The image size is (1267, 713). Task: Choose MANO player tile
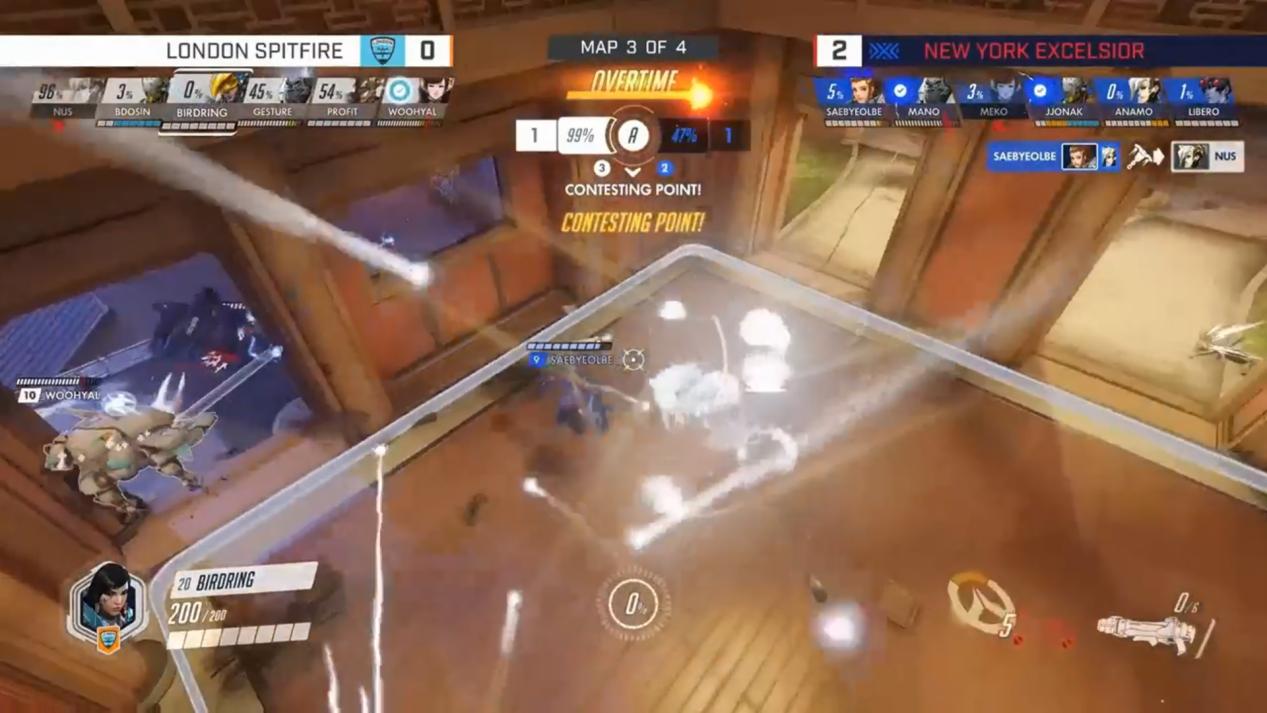pos(923,101)
